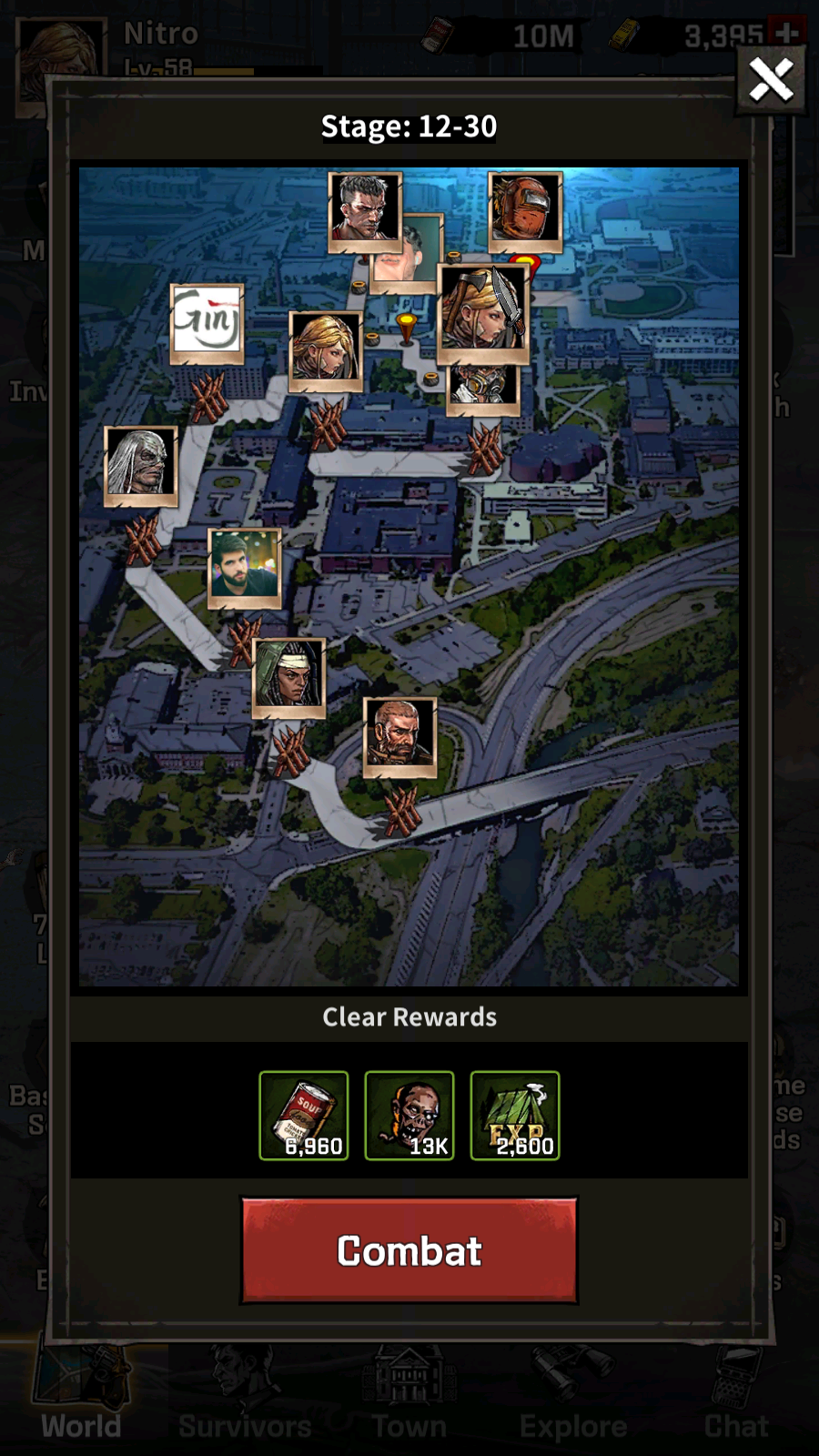The image size is (819, 1456).
Task: Select the white-haired survivor portrait
Action: 140,464
